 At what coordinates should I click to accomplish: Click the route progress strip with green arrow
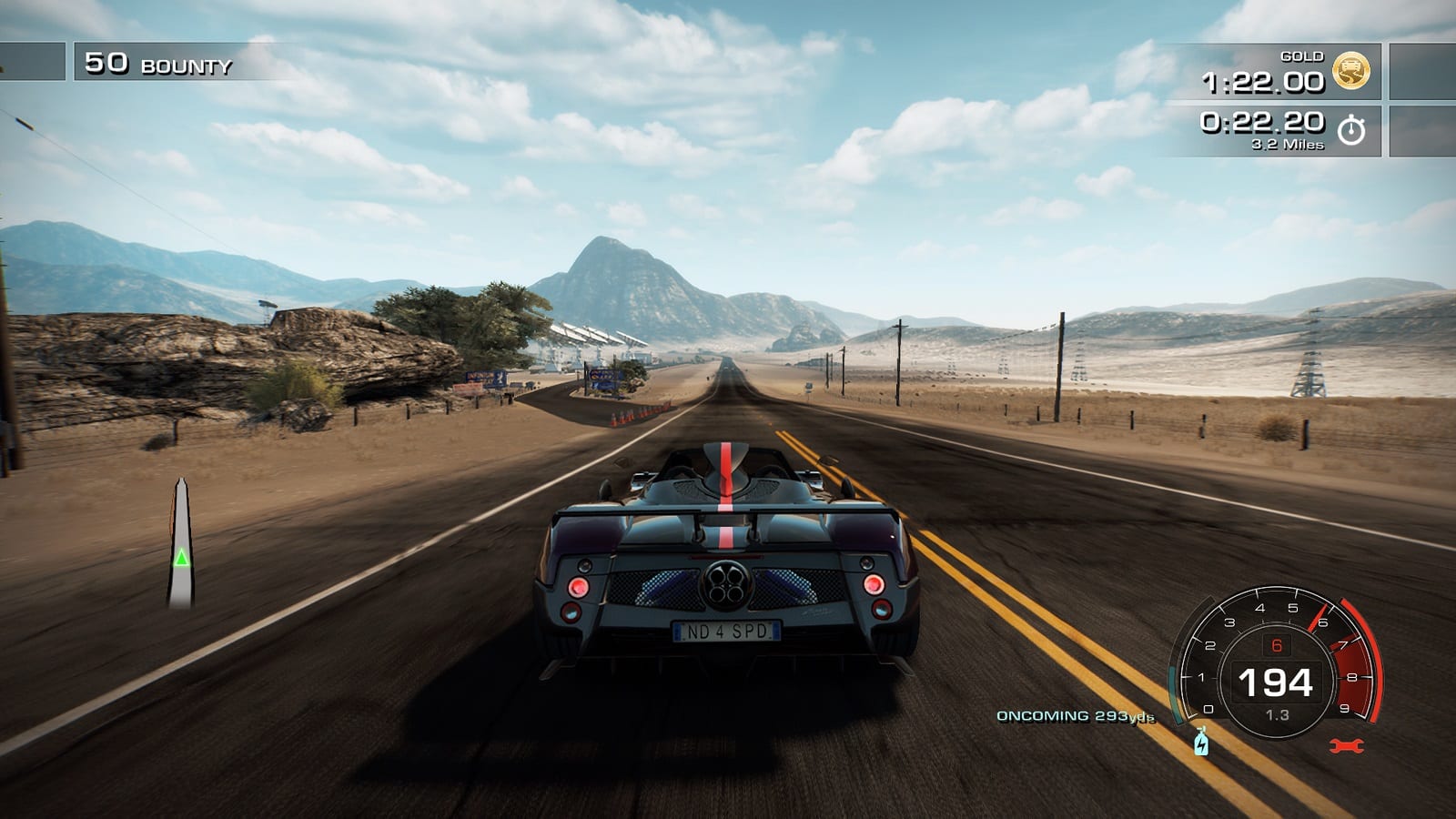[181, 545]
